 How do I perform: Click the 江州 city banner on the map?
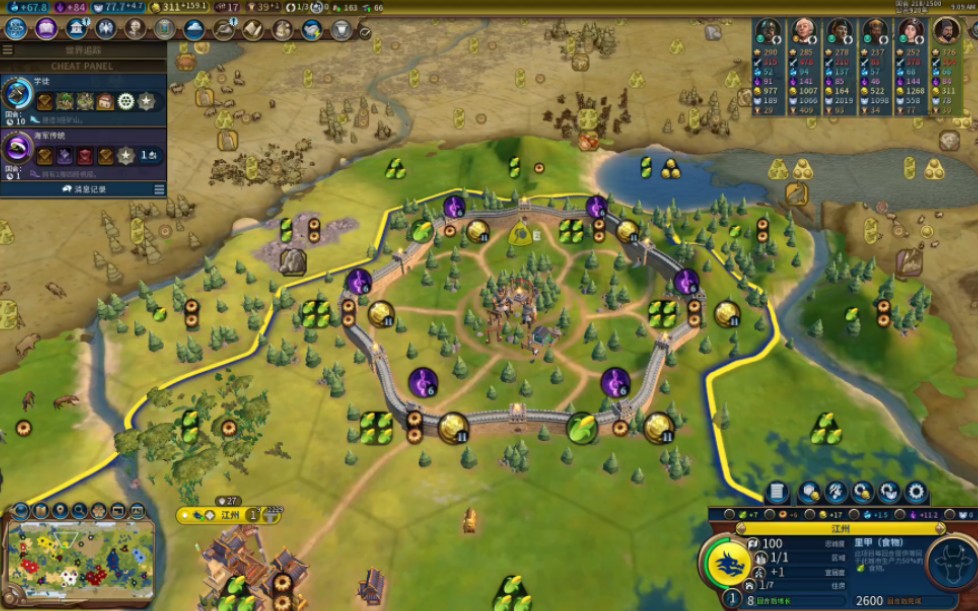tap(231, 515)
